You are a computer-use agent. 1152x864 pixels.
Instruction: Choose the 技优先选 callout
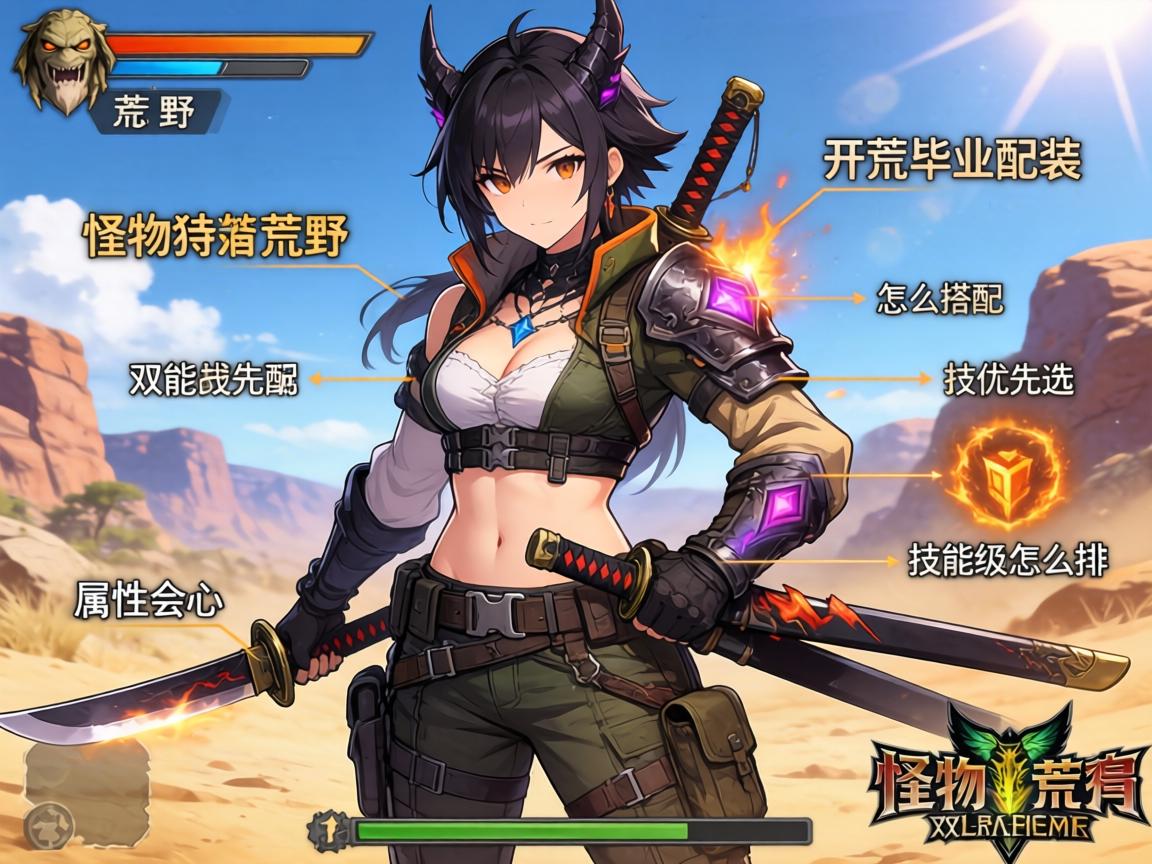click(1008, 378)
